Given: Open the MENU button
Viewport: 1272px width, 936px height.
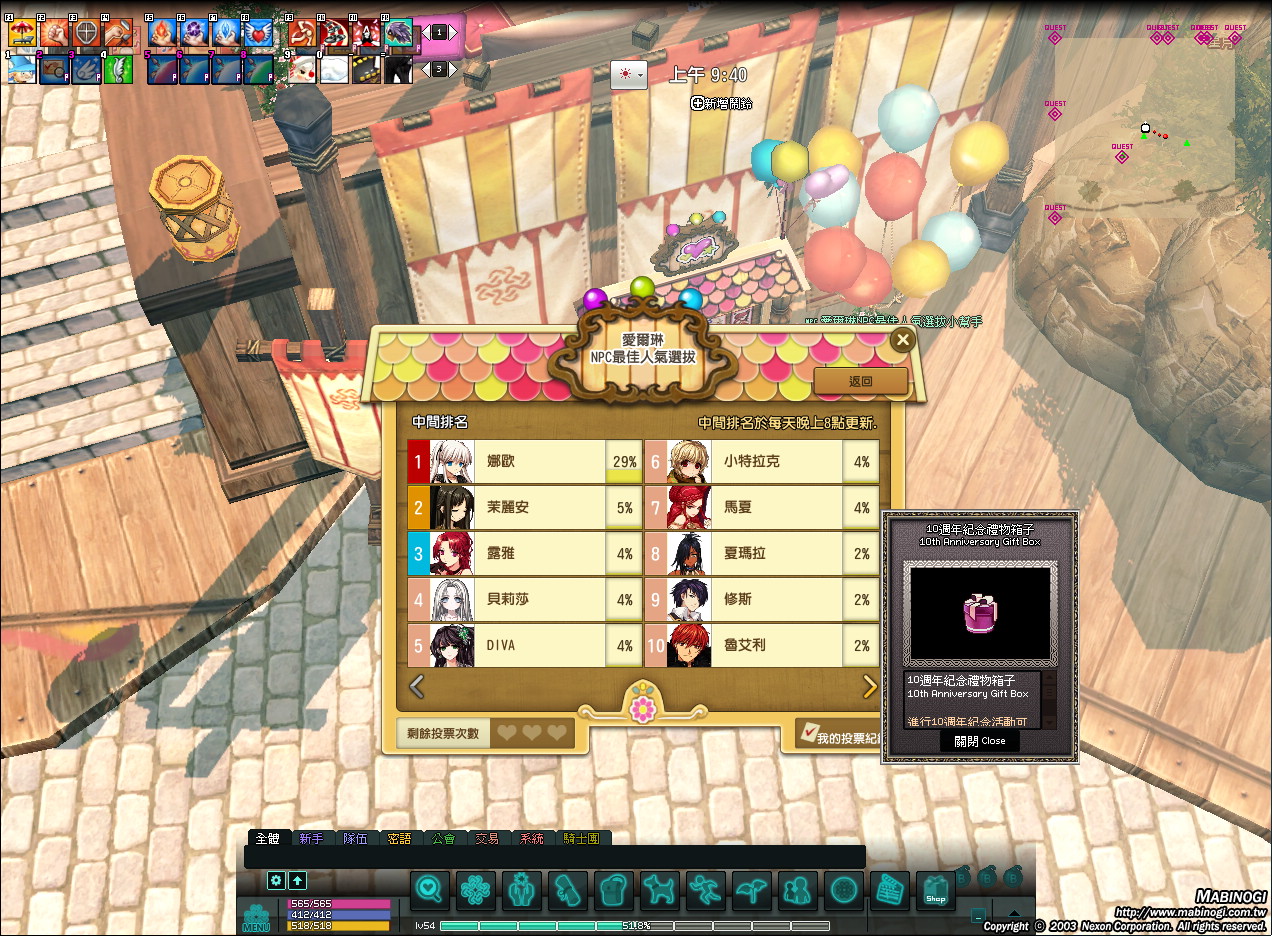Looking at the screenshot, I should point(256,918).
